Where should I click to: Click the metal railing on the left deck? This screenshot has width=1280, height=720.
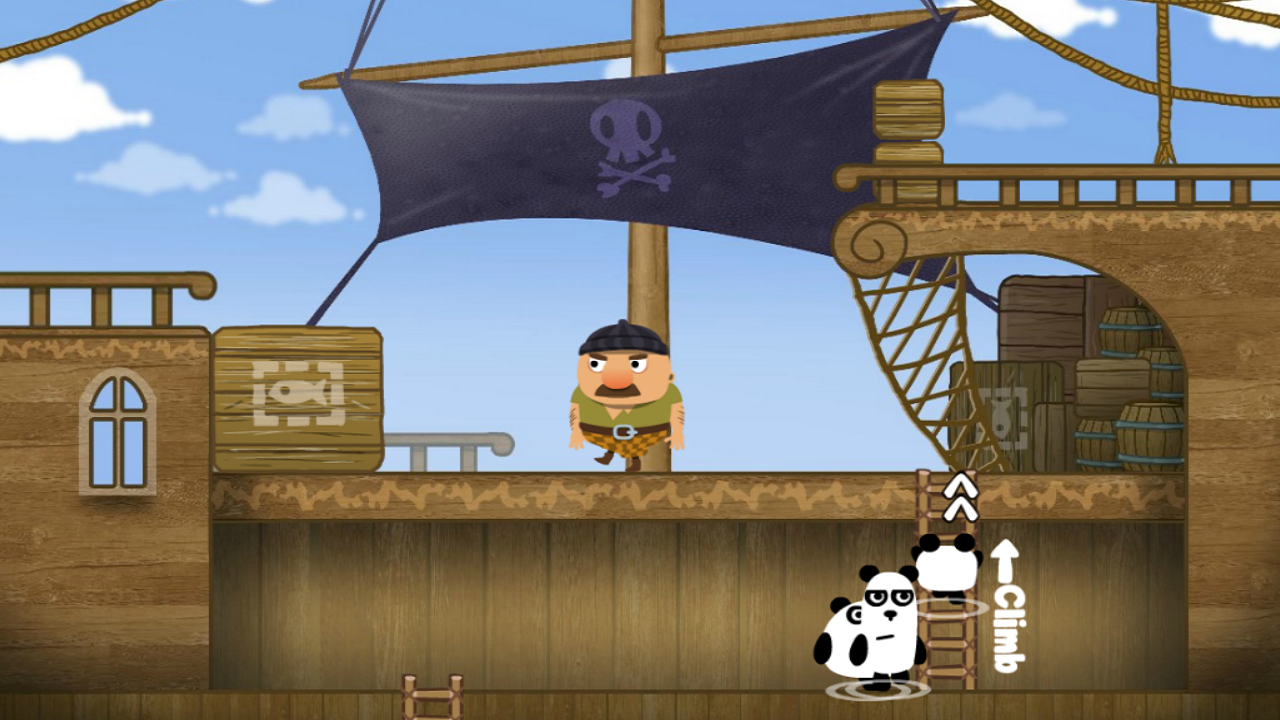coord(450,440)
